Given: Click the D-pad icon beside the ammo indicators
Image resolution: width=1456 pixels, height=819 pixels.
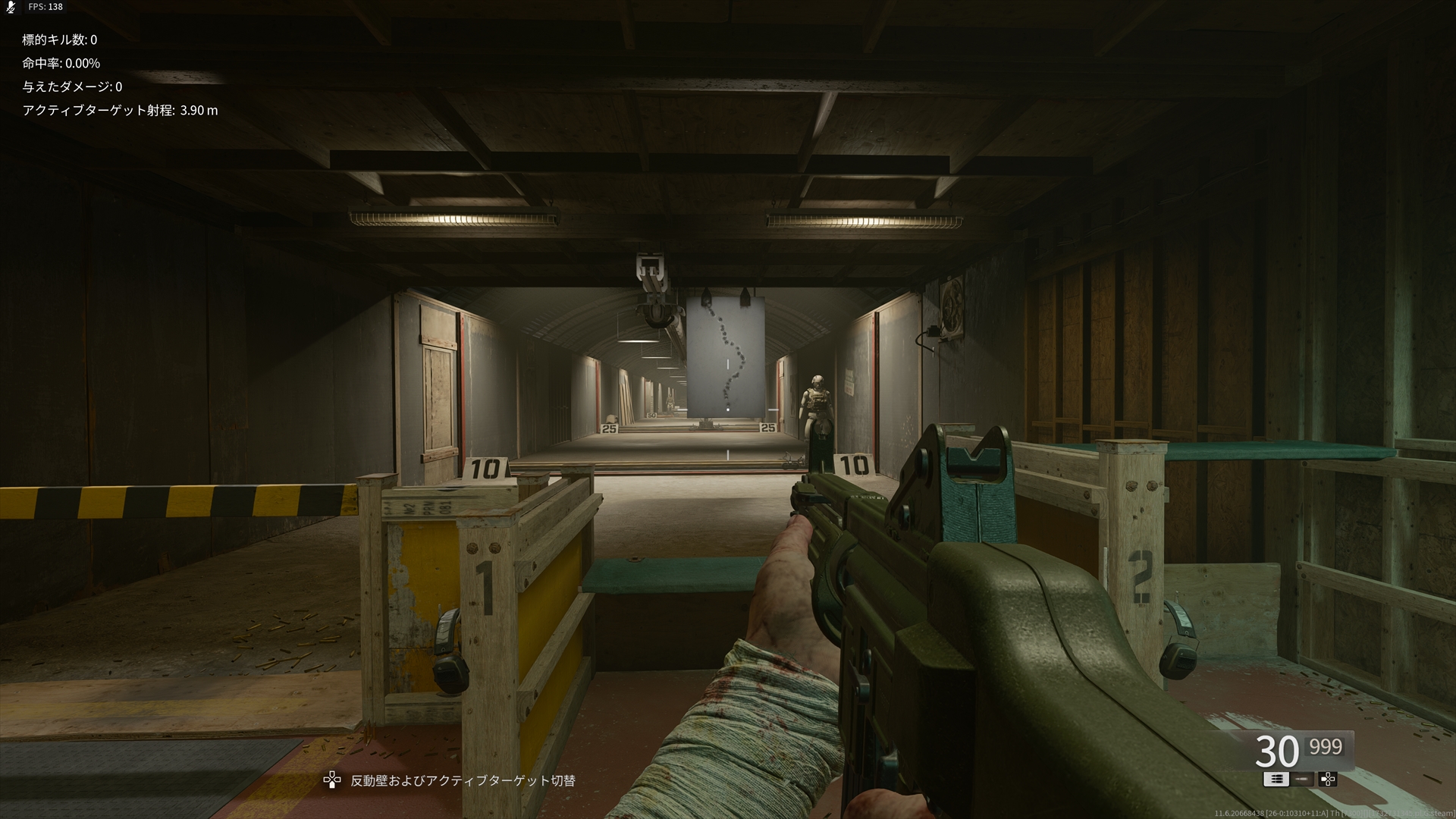Looking at the screenshot, I should (1328, 780).
